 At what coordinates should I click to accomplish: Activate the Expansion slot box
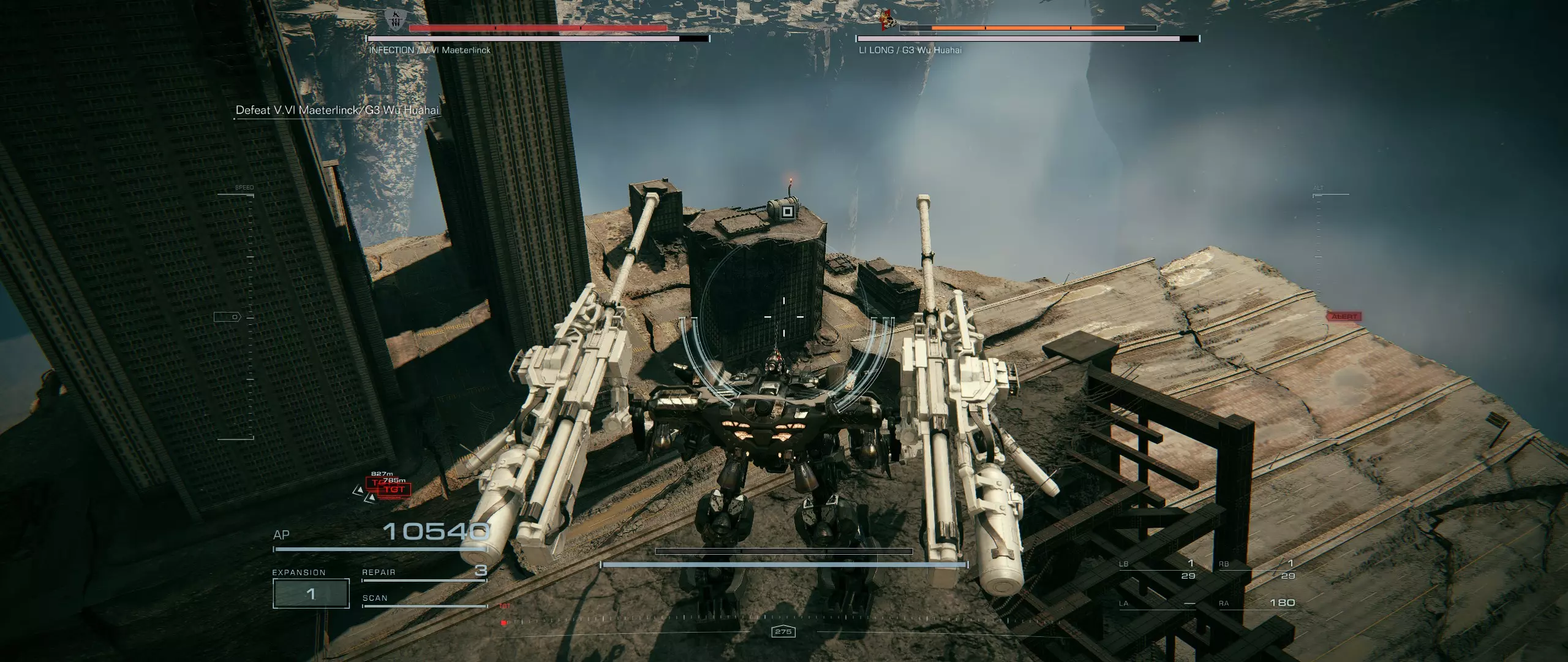(x=311, y=593)
